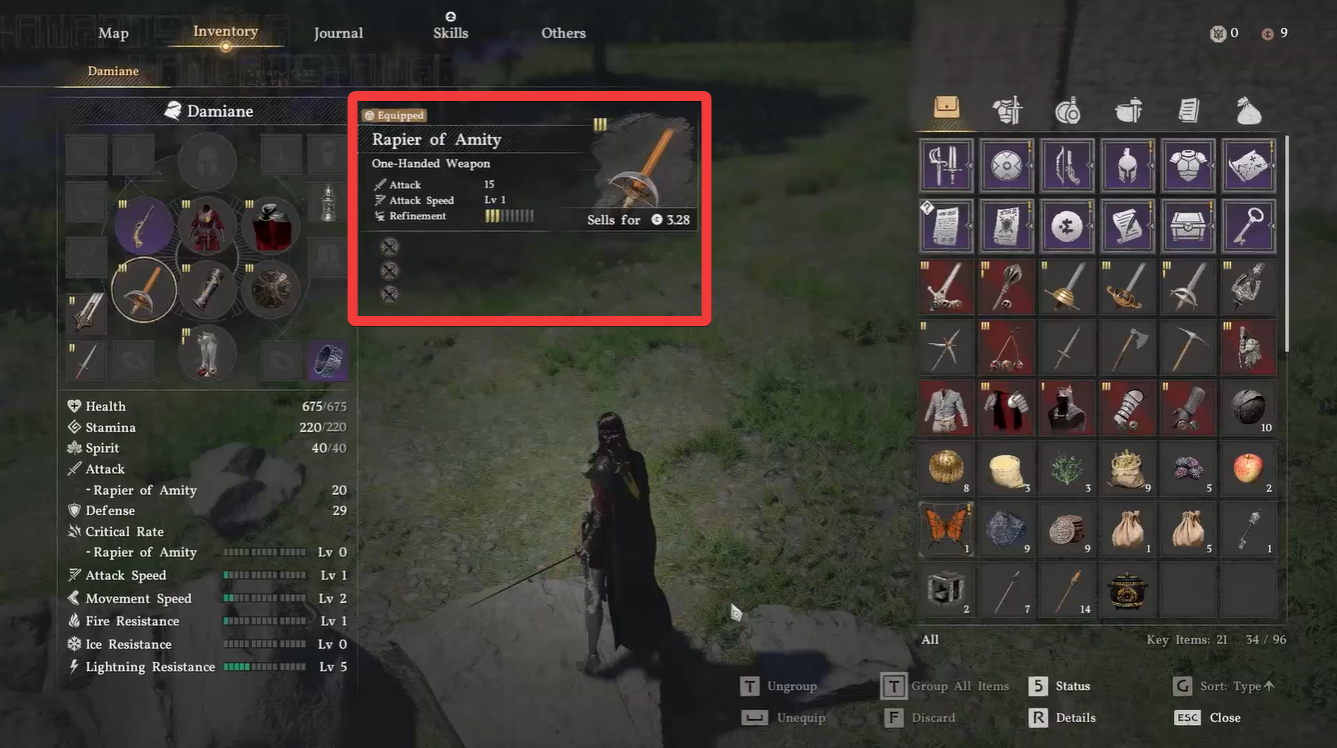Select the equipped Rapier of Amity slot
1337x748 pixels.
tap(143, 289)
